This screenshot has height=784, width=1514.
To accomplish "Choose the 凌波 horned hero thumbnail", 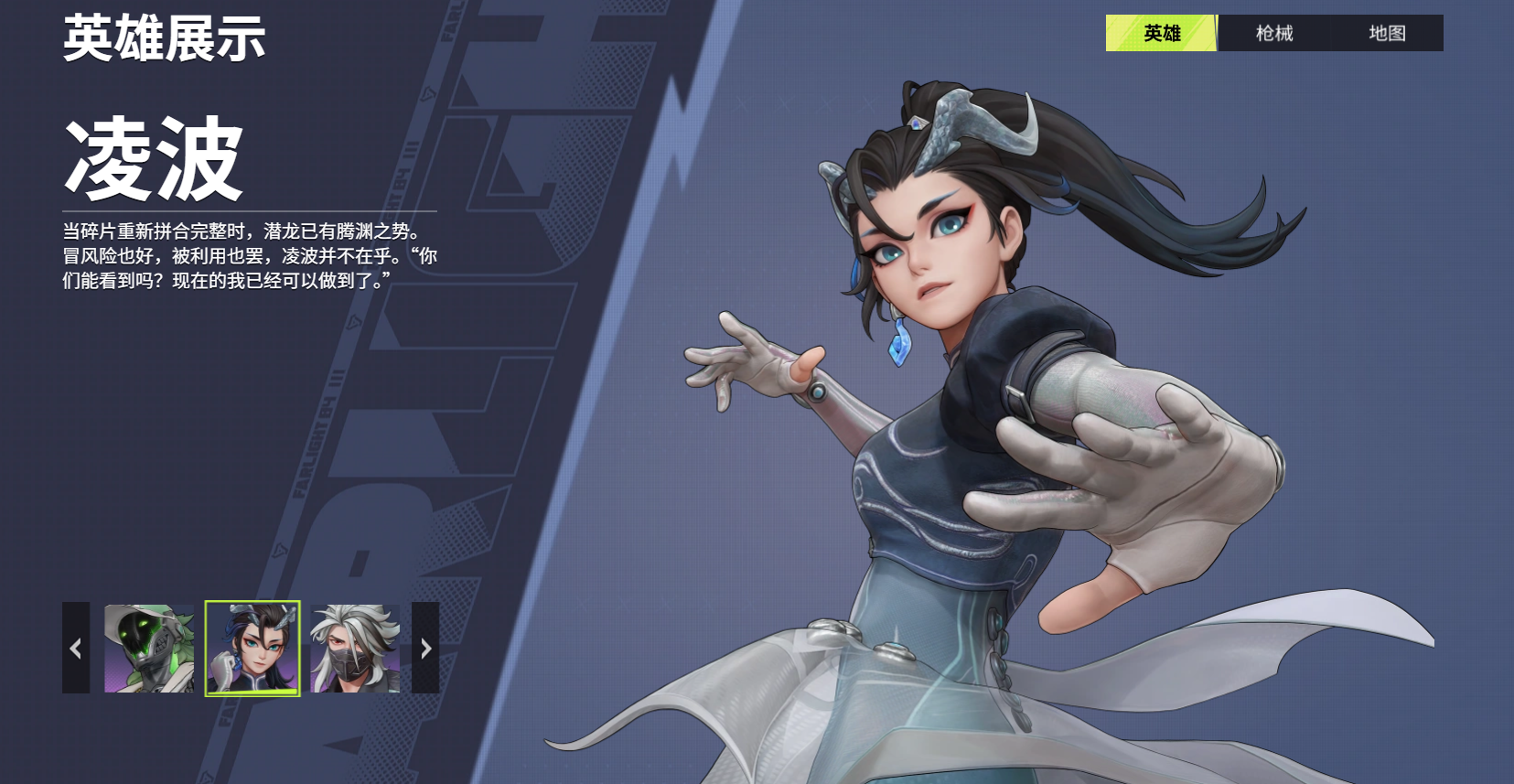I will pyautogui.click(x=252, y=648).
